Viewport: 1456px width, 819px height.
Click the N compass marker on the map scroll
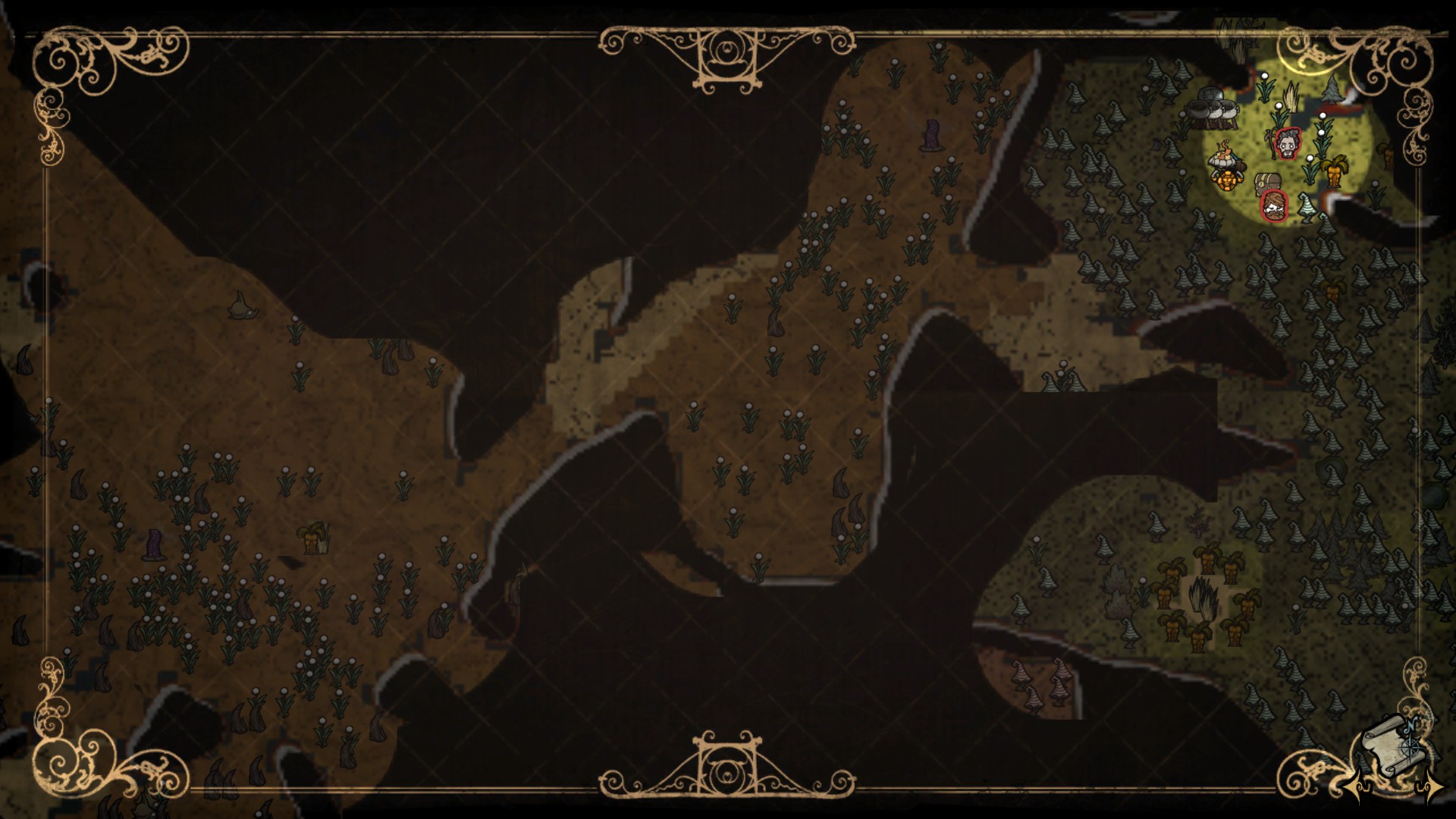point(1410,725)
